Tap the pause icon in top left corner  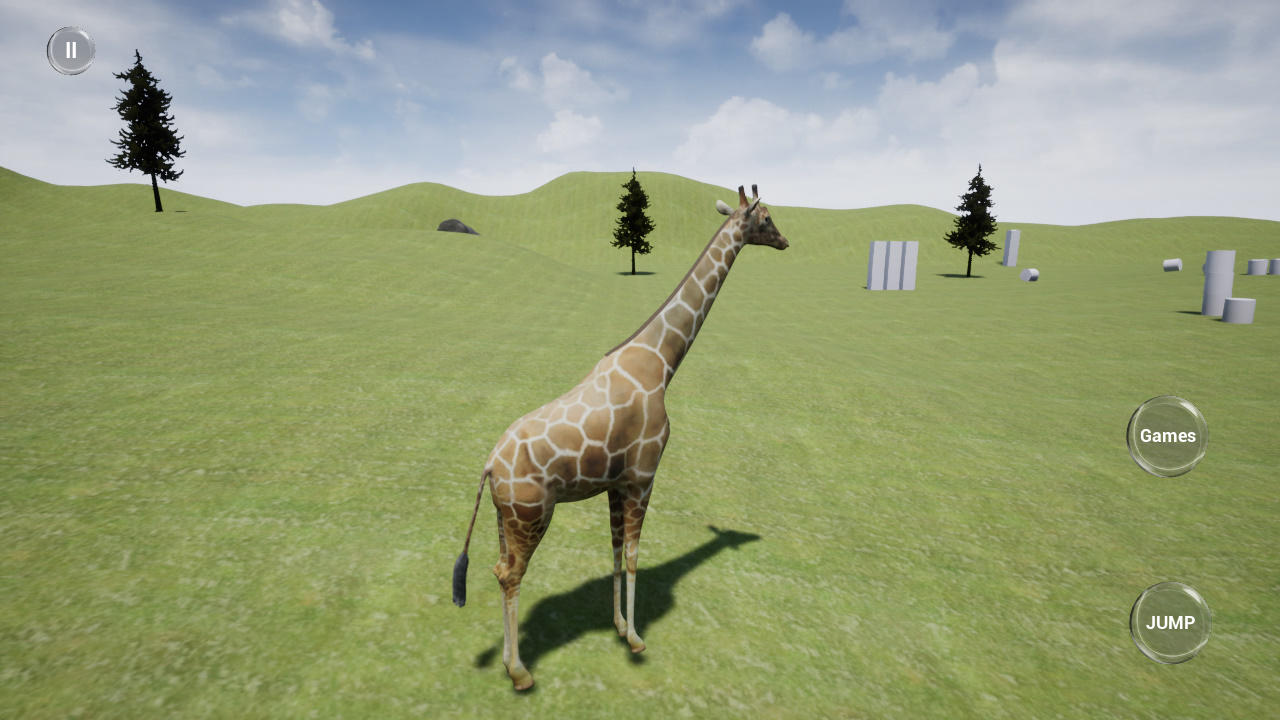pos(69,50)
